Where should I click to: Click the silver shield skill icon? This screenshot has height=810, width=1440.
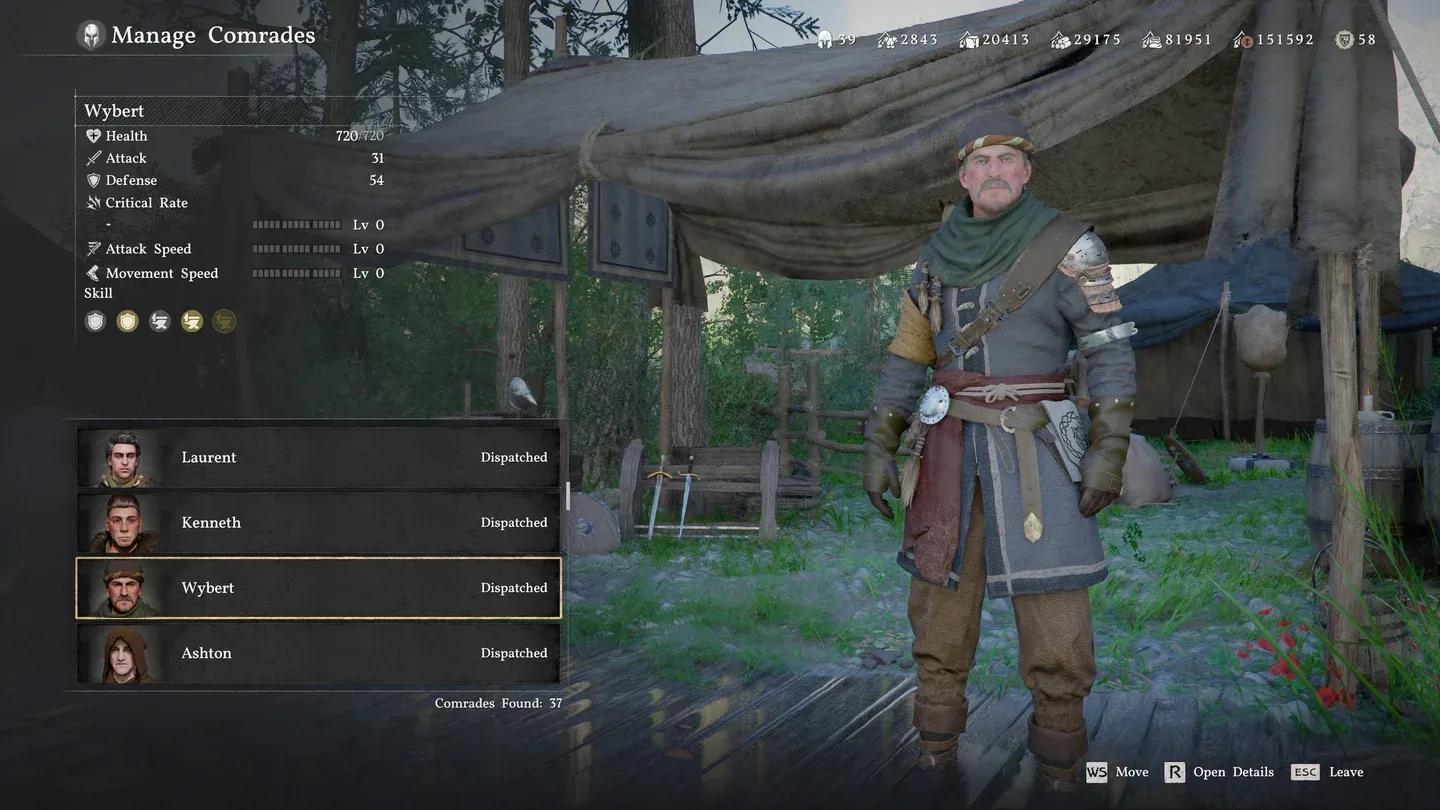pos(95,321)
